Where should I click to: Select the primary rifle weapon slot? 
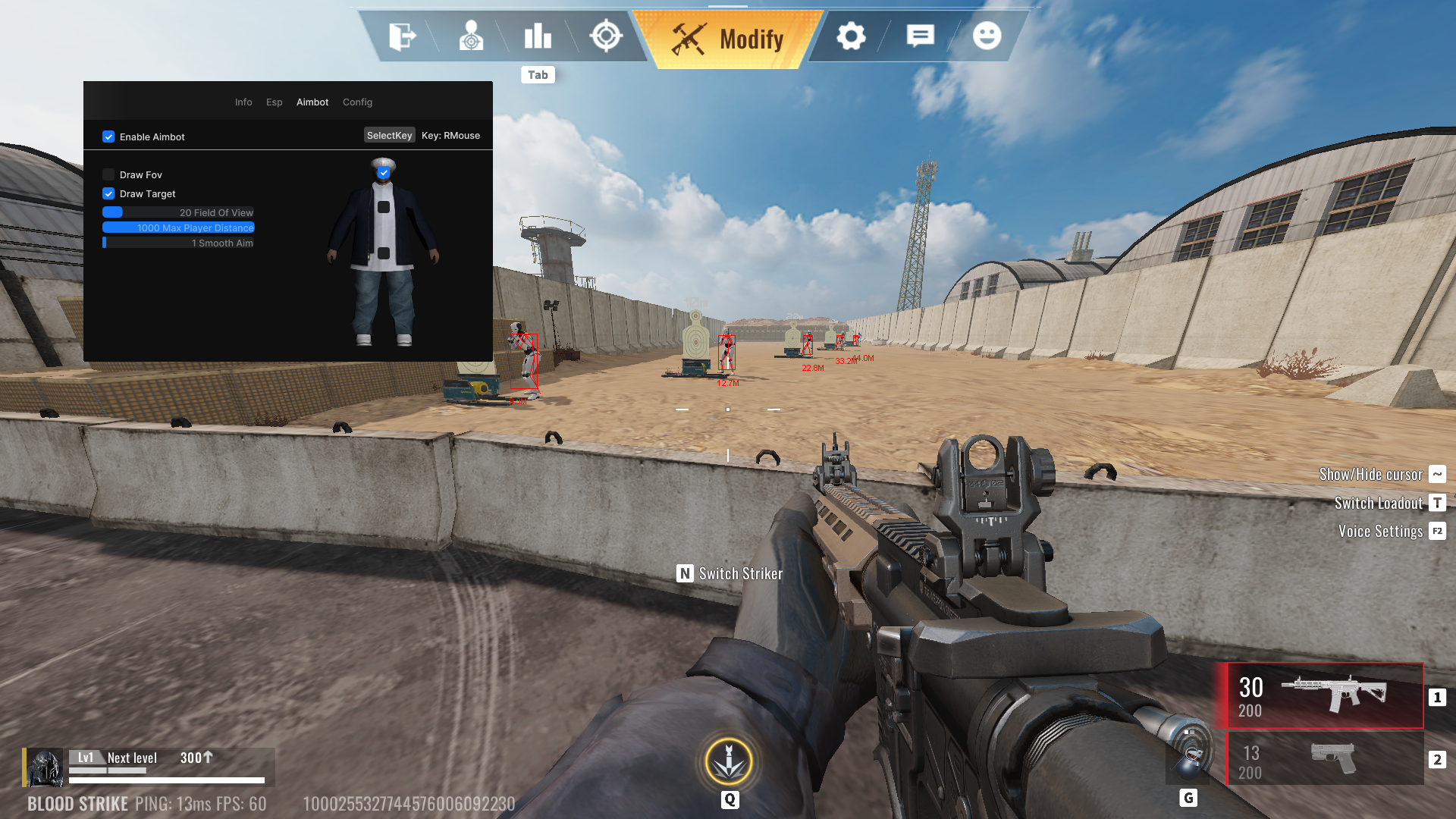click(x=1324, y=696)
